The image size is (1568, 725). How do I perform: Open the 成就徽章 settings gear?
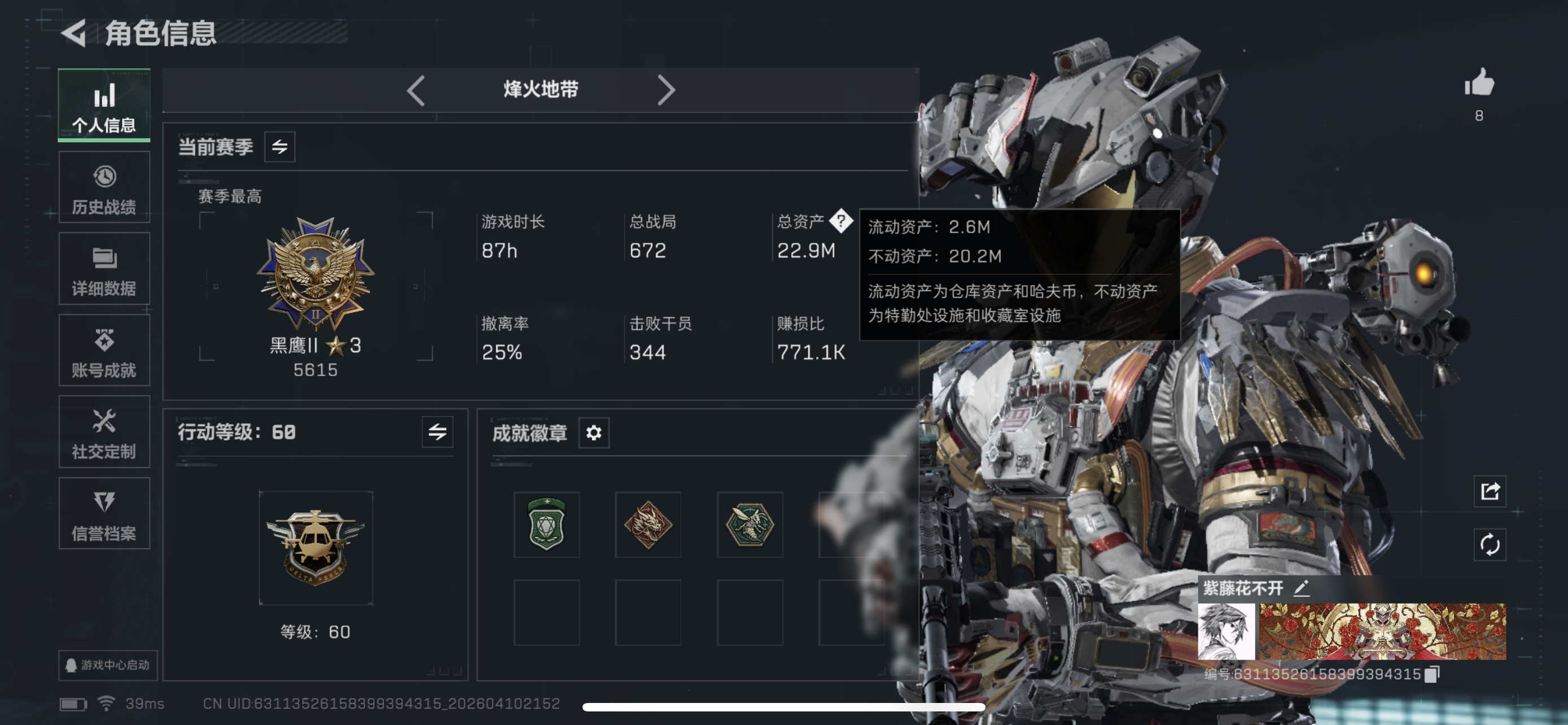coord(594,433)
